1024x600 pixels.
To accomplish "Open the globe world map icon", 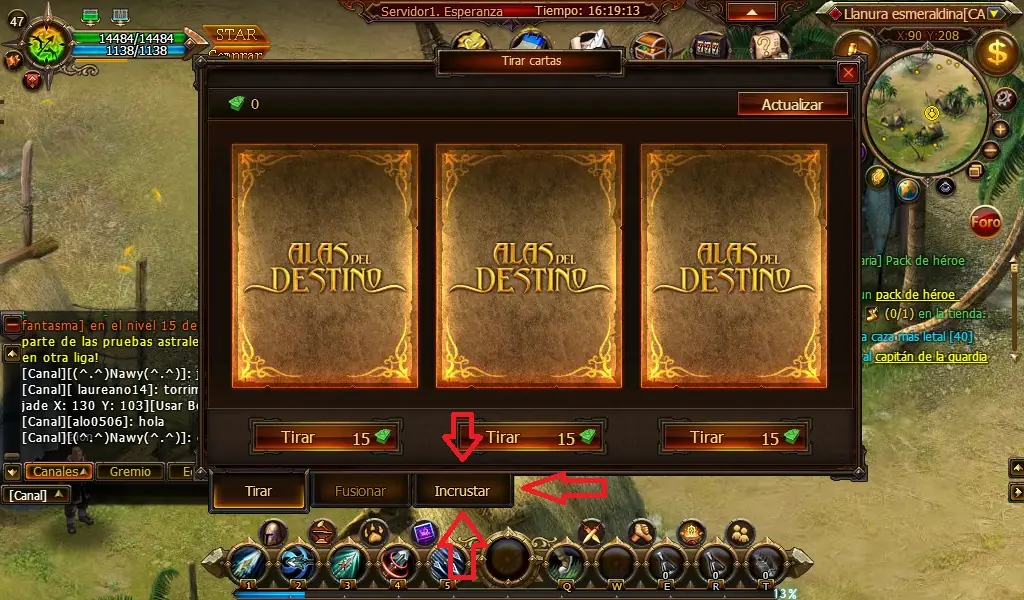I will click(909, 189).
